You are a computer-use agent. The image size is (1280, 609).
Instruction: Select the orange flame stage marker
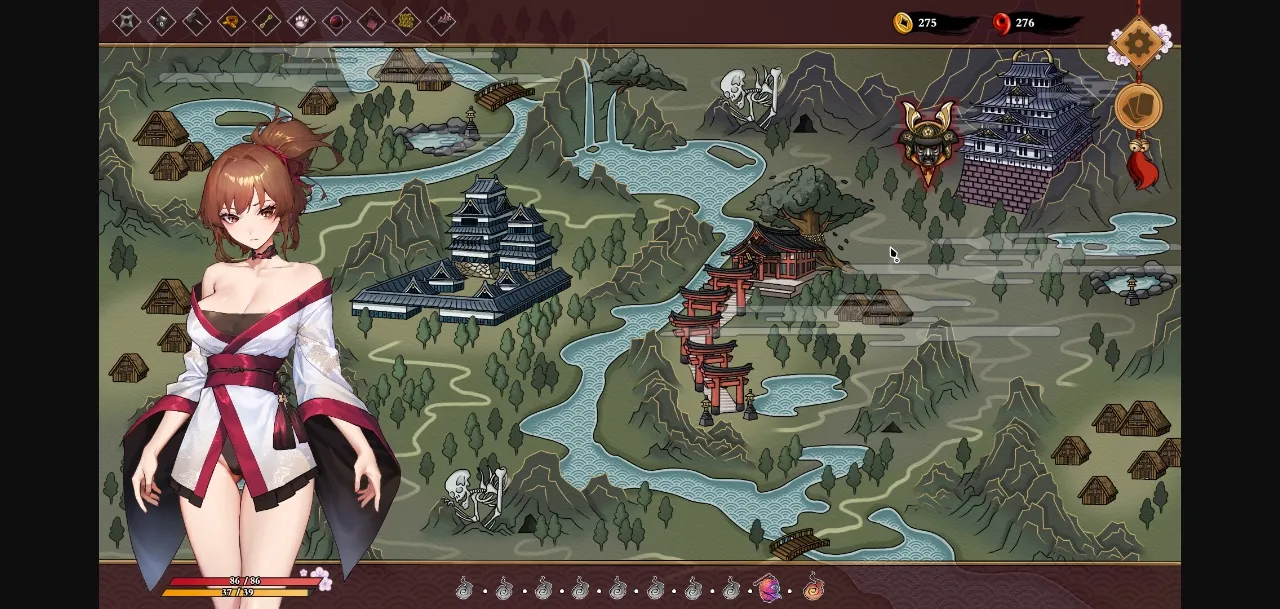[x=814, y=587]
